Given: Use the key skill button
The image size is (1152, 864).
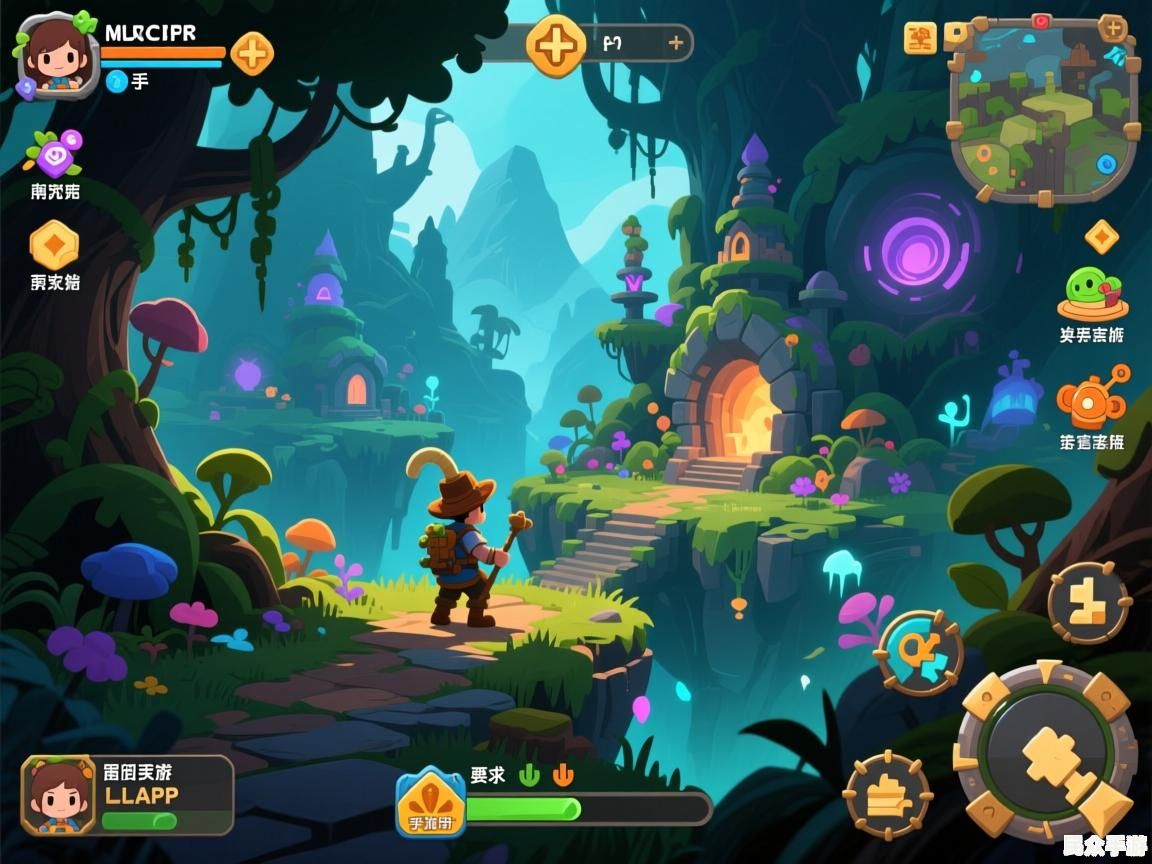Looking at the screenshot, I should click(x=918, y=653).
